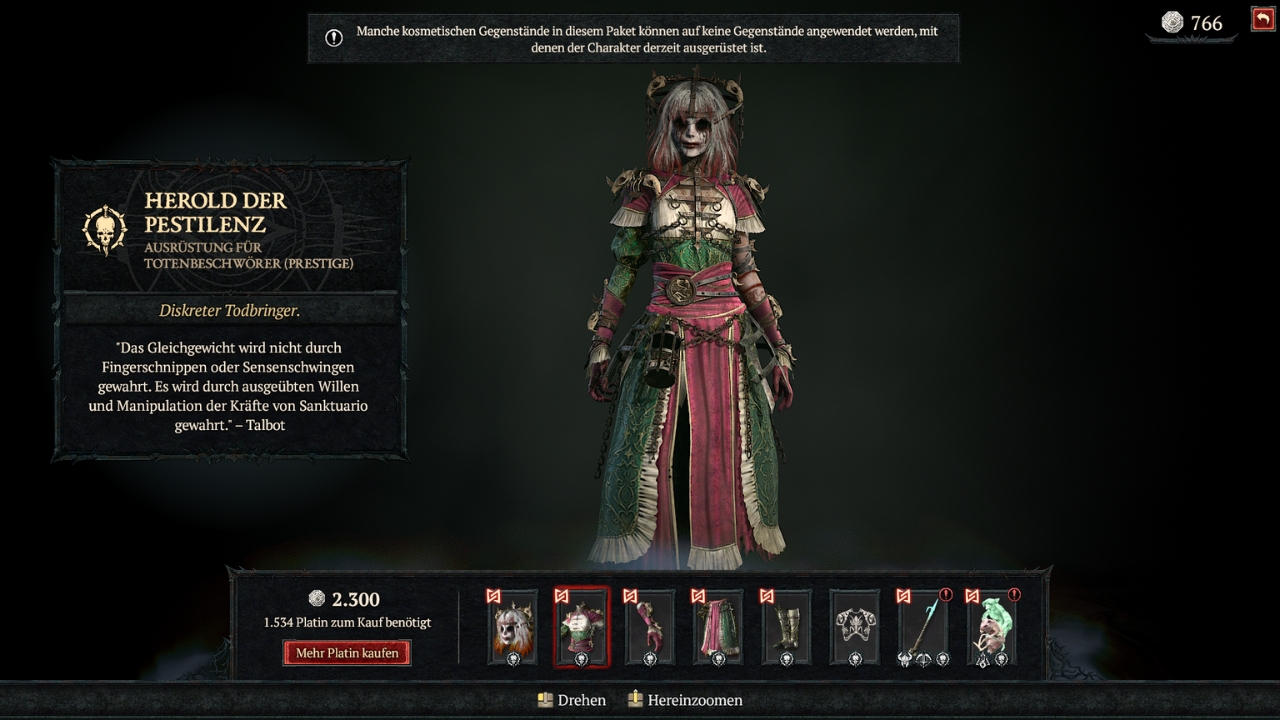
Task: Choose the chest armor cosmetic slot
Action: (x=581, y=627)
